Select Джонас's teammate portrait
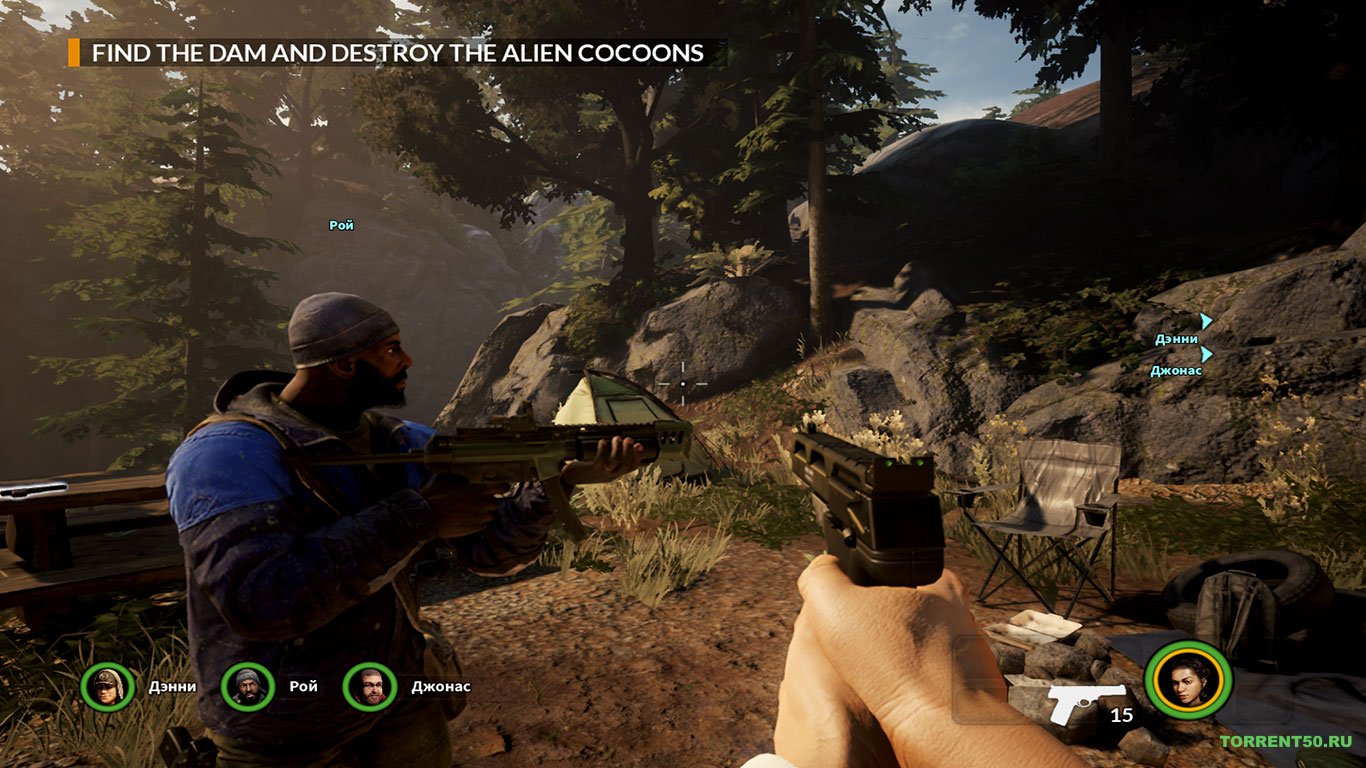The width and height of the screenshot is (1366, 768). pyautogui.click(x=370, y=687)
